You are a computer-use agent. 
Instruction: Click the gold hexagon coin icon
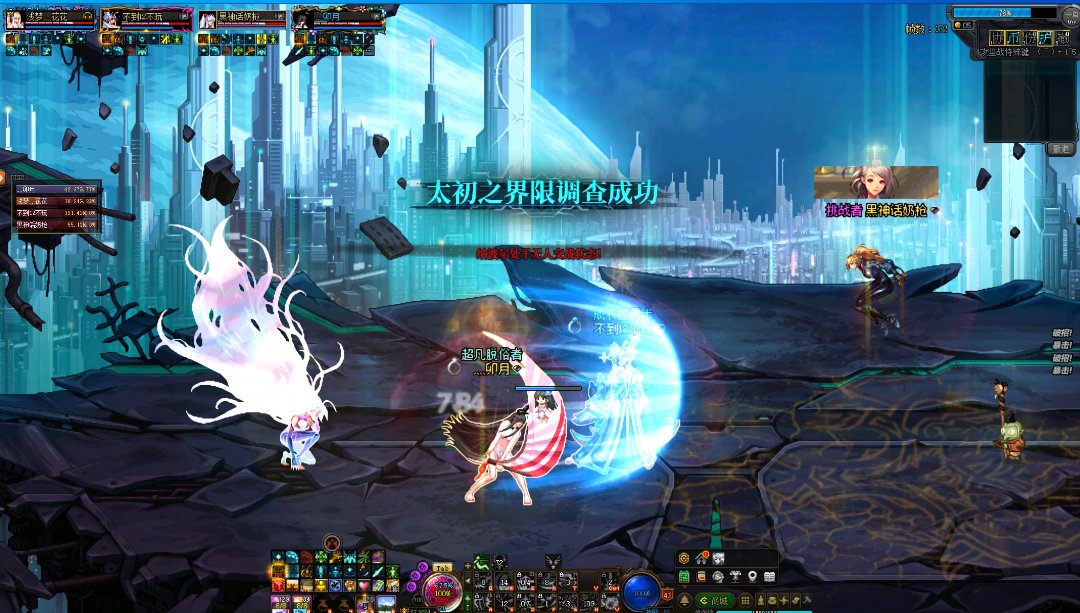tap(684, 558)
